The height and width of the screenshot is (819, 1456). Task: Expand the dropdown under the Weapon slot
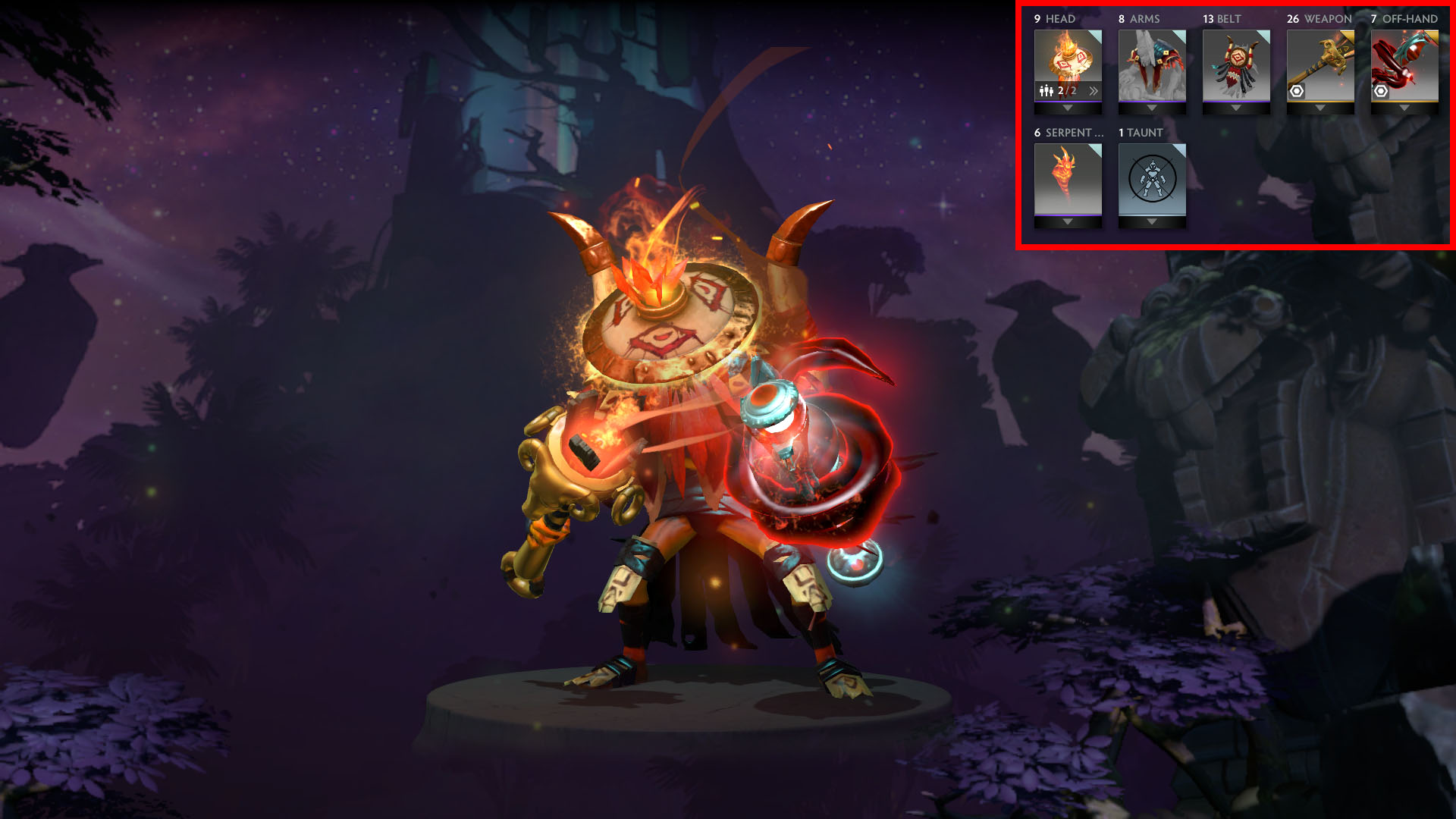point(1319,108)
